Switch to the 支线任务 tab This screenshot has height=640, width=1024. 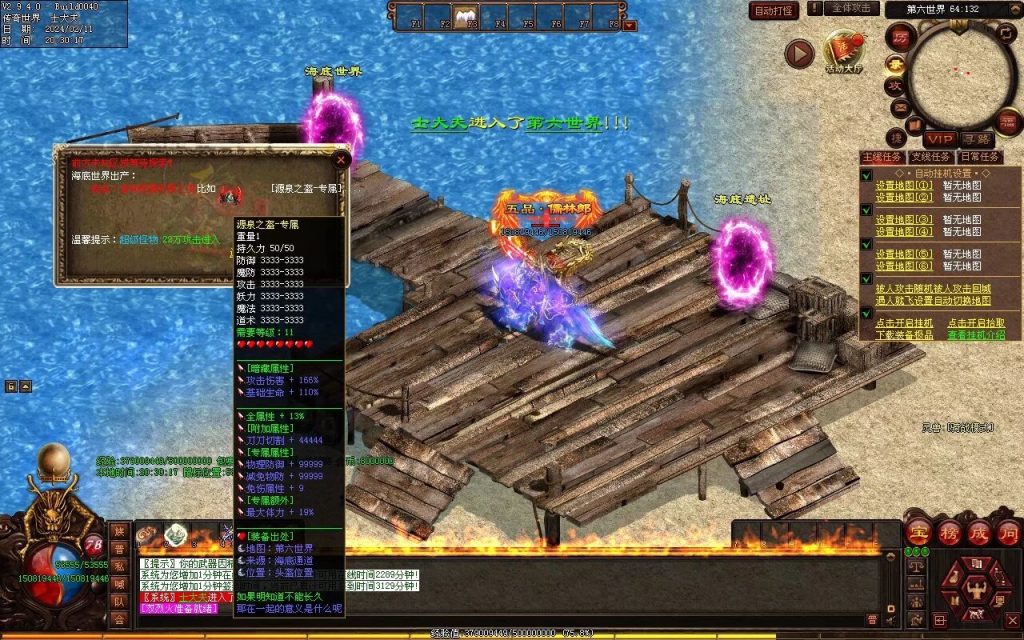click(x=930, y=157)
